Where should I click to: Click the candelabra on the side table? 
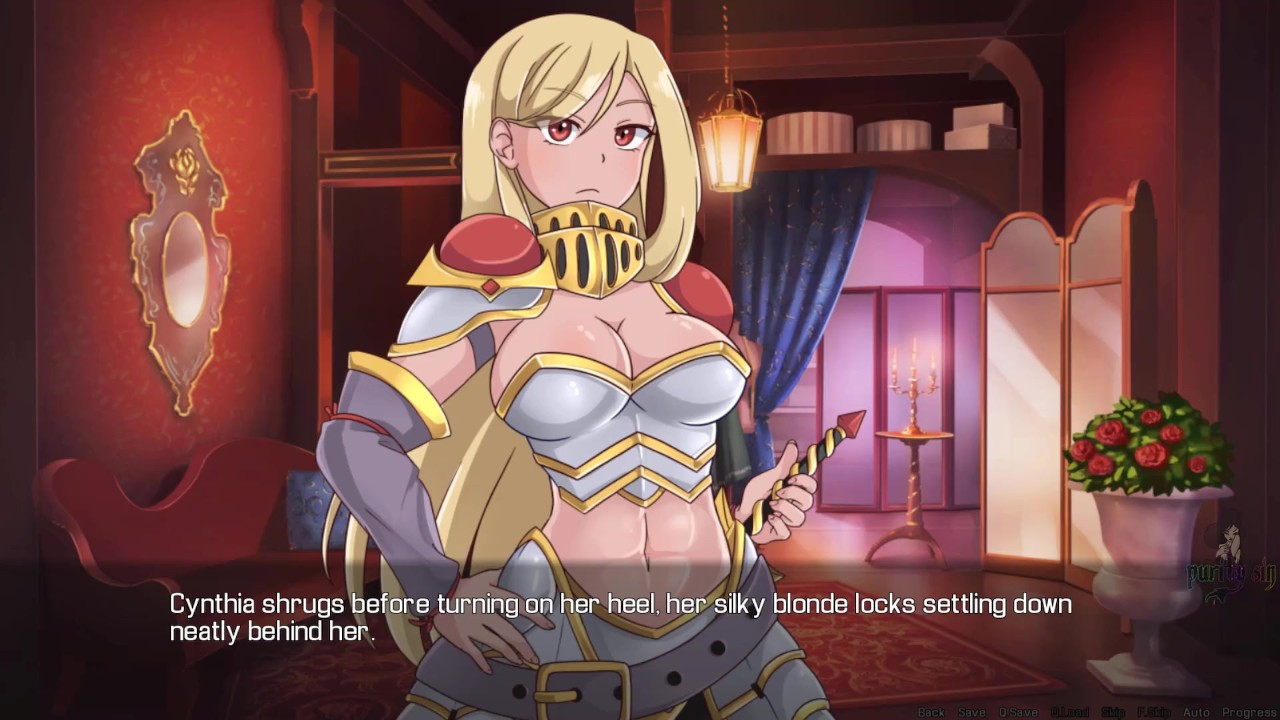(x=912, y=385)
